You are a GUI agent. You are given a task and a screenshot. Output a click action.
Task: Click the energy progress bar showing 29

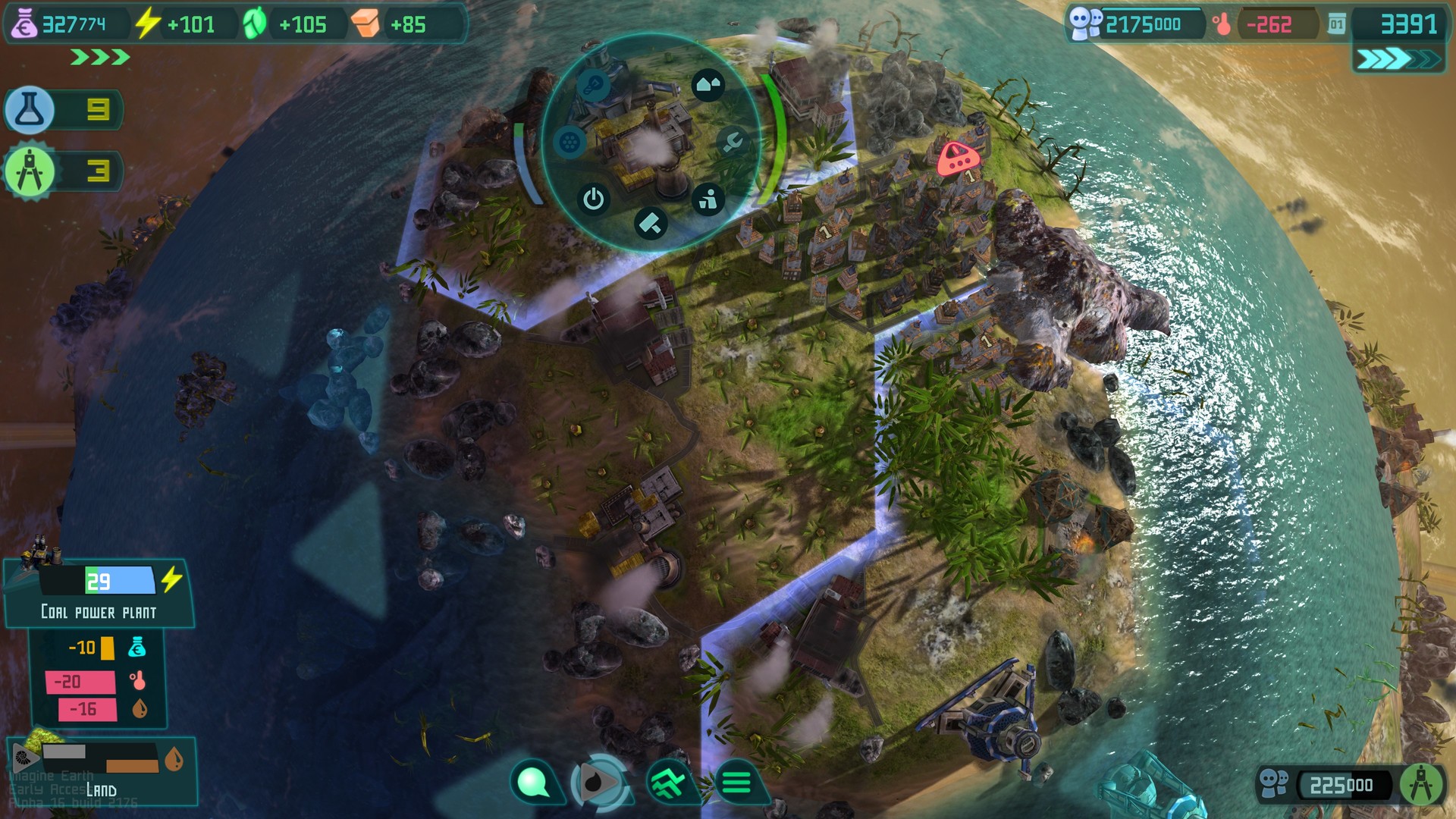pyautogui.click(x=97, y=579)
